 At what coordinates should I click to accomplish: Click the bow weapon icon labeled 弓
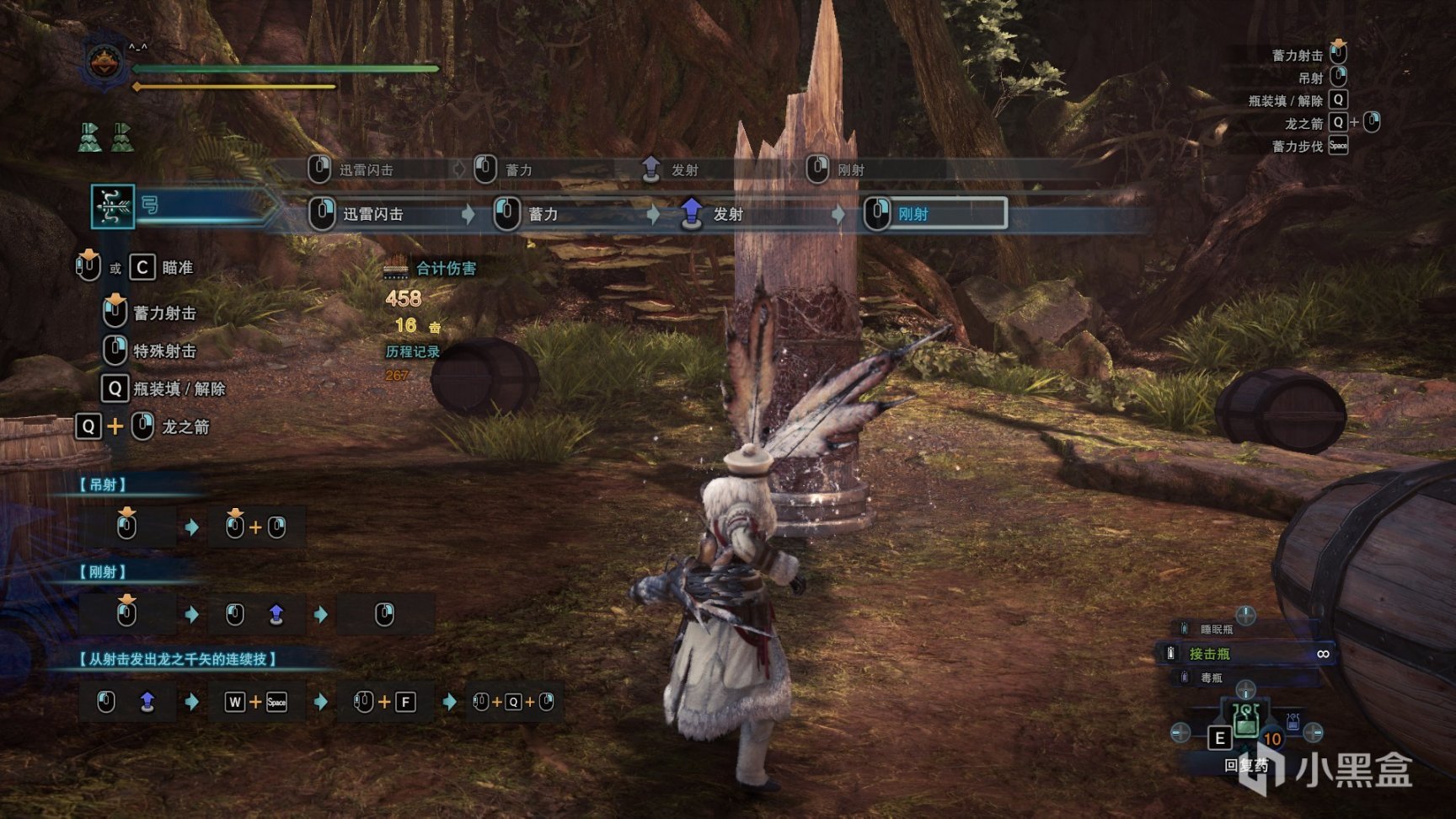(113, 206)
